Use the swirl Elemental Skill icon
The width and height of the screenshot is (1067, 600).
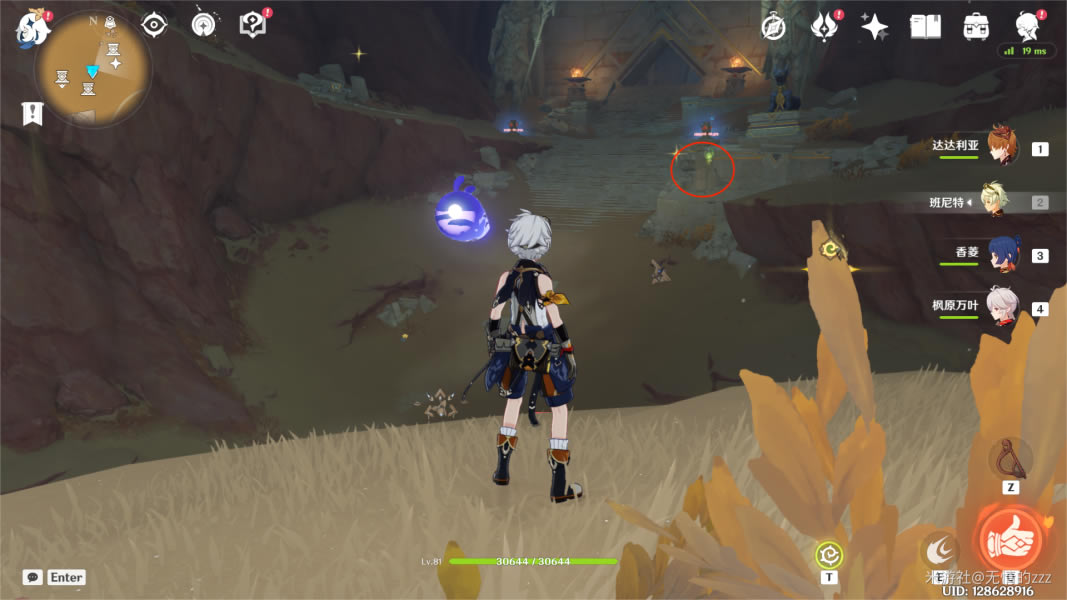tap(940, 549)
